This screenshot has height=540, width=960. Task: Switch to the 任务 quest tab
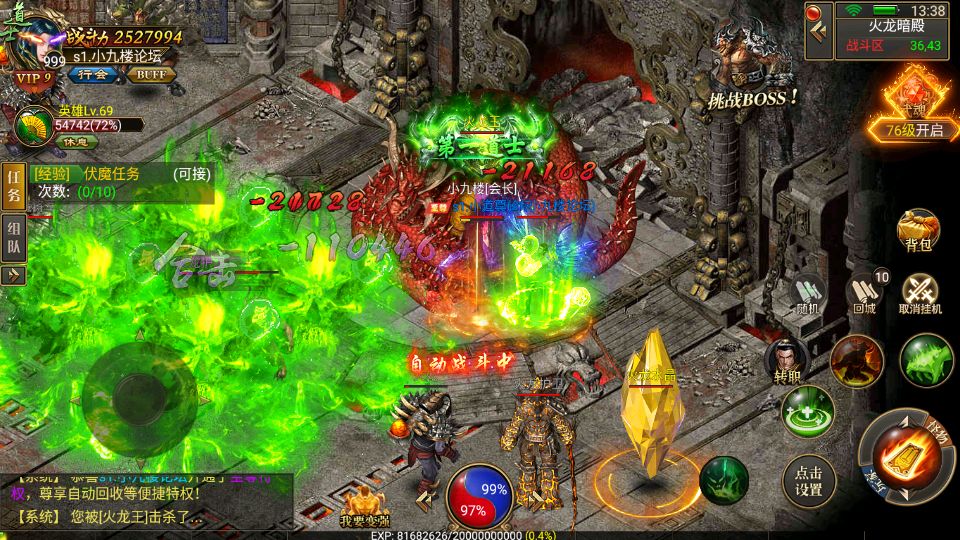coord(13,186)
